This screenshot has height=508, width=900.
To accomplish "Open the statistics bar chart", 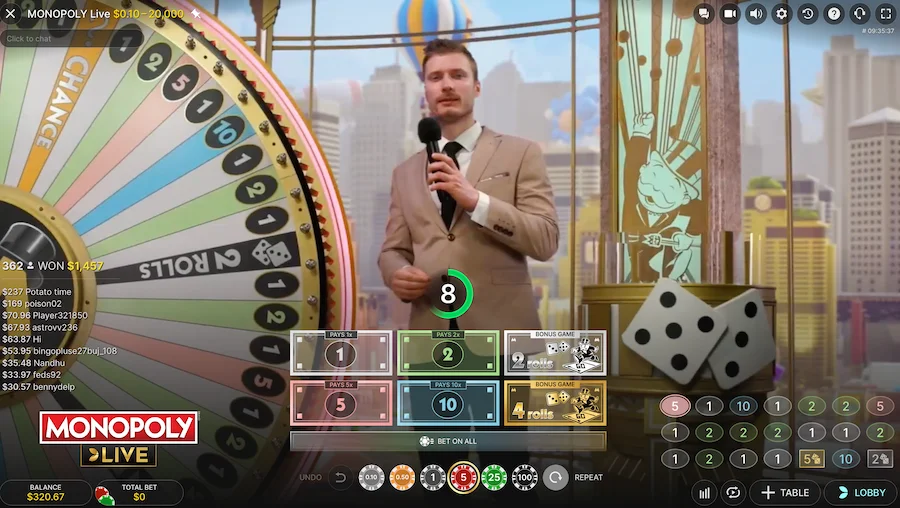I will 705,493.
